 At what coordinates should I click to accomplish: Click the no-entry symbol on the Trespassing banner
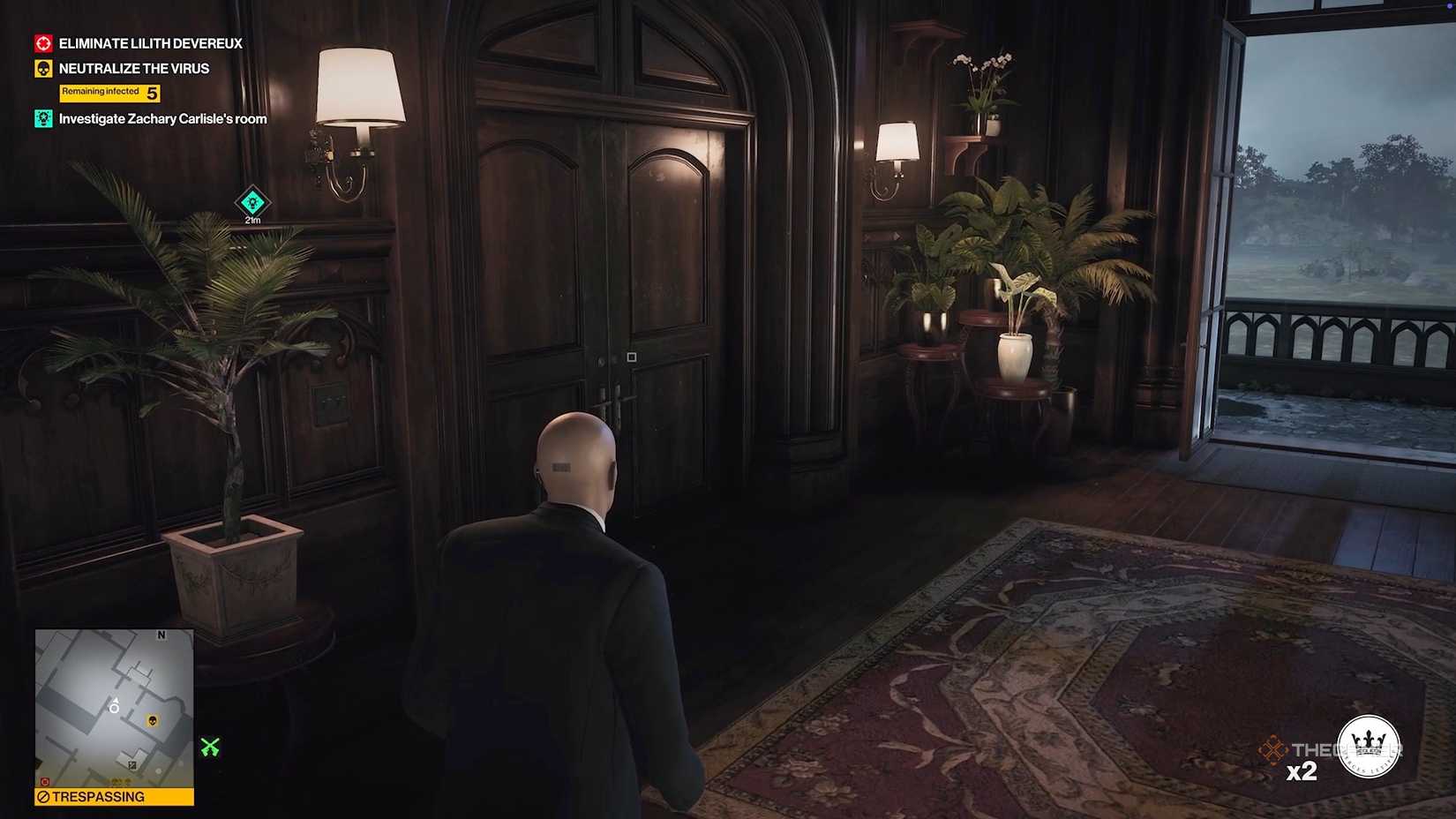click(x=42, y=796)
